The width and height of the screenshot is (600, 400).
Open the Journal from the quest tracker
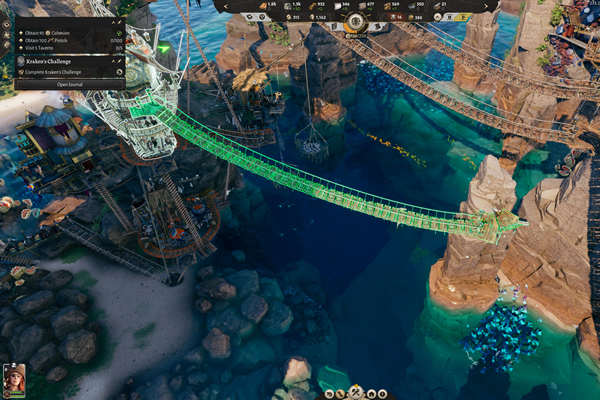click(69, 84)
